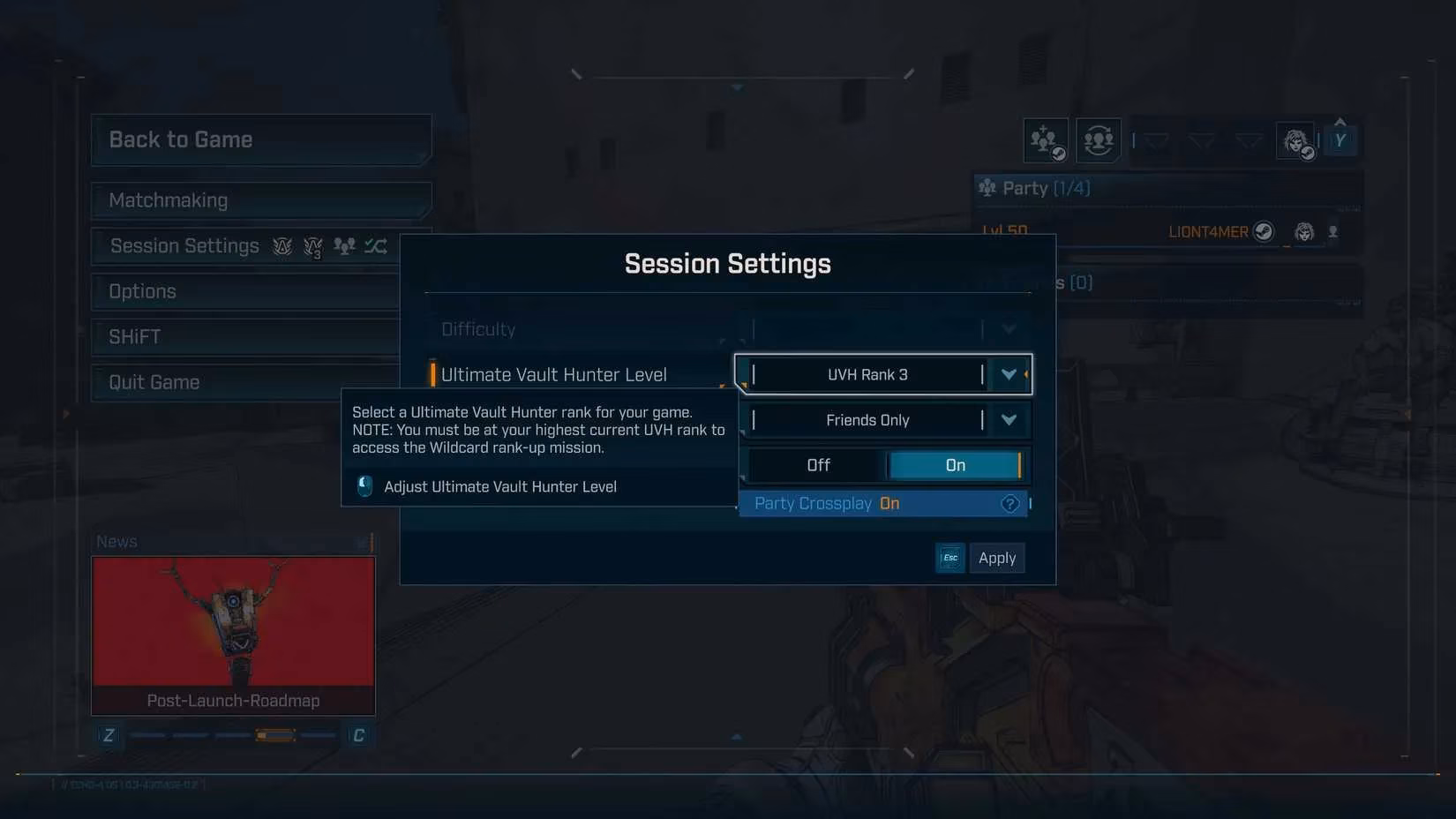
Task: Click the Esc key icon next to Apply
Action: [949, 558]
